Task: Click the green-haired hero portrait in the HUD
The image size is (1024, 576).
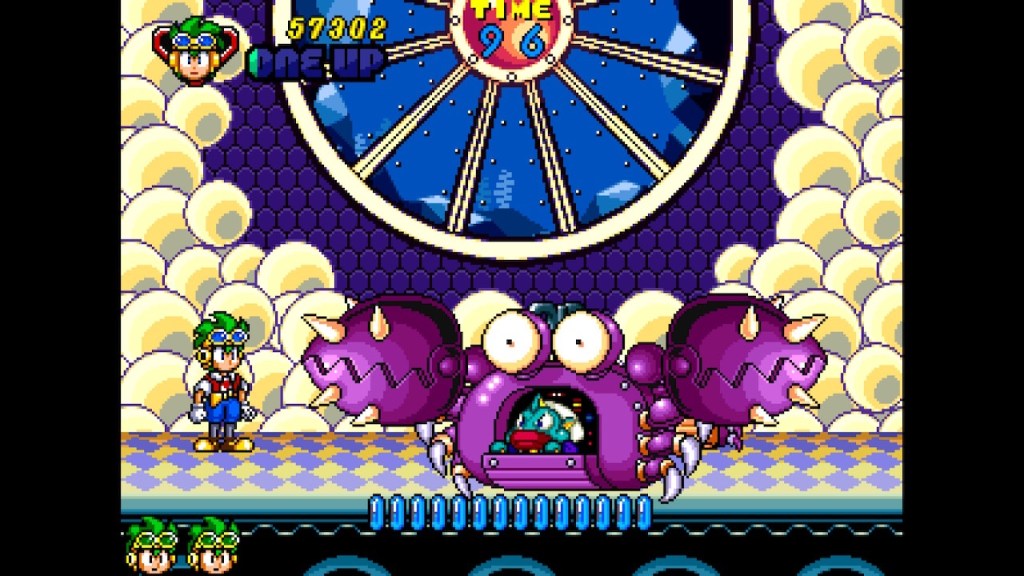Action: point(195,52)
